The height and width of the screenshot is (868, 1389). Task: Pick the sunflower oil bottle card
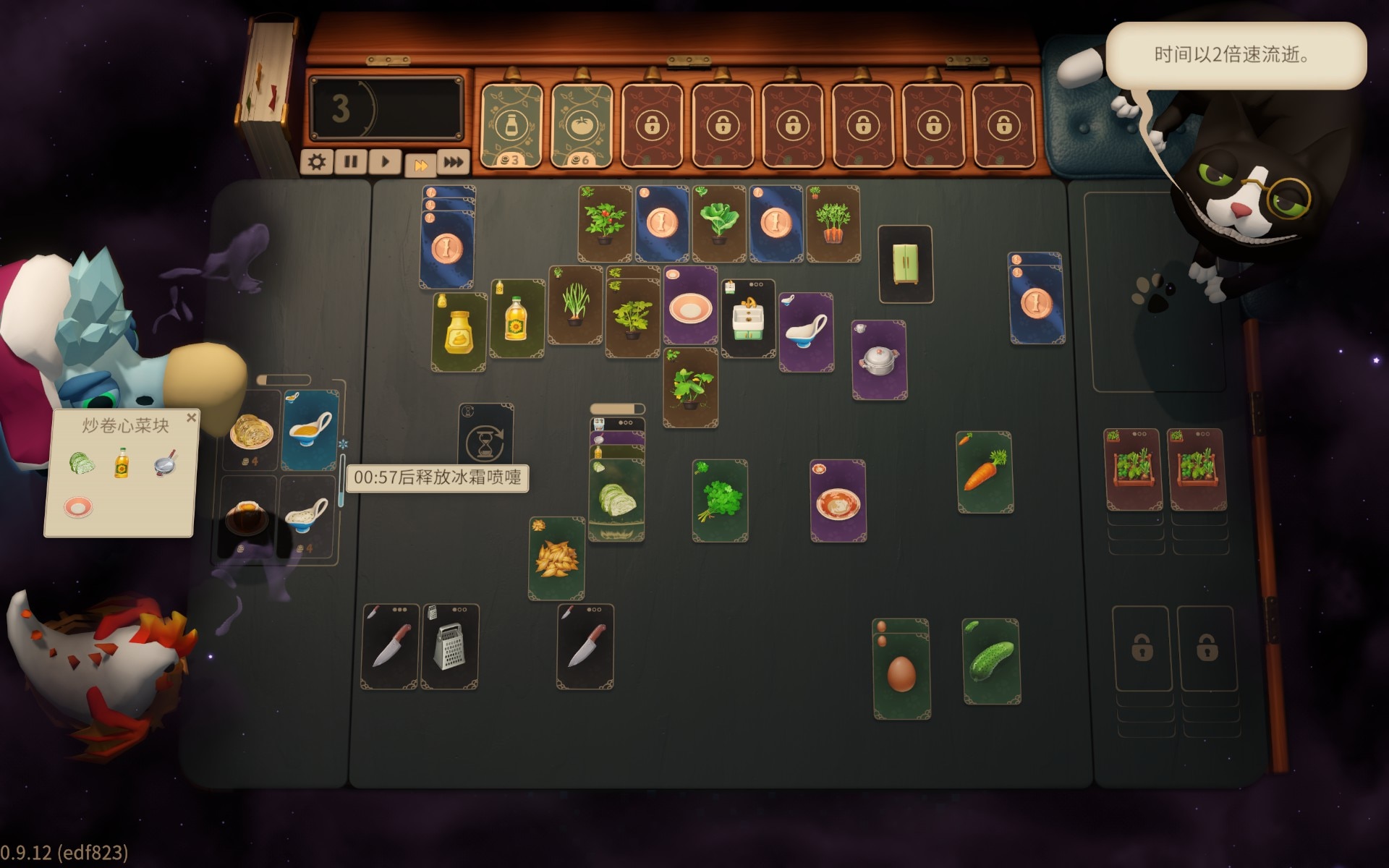(x=517, y=320)
